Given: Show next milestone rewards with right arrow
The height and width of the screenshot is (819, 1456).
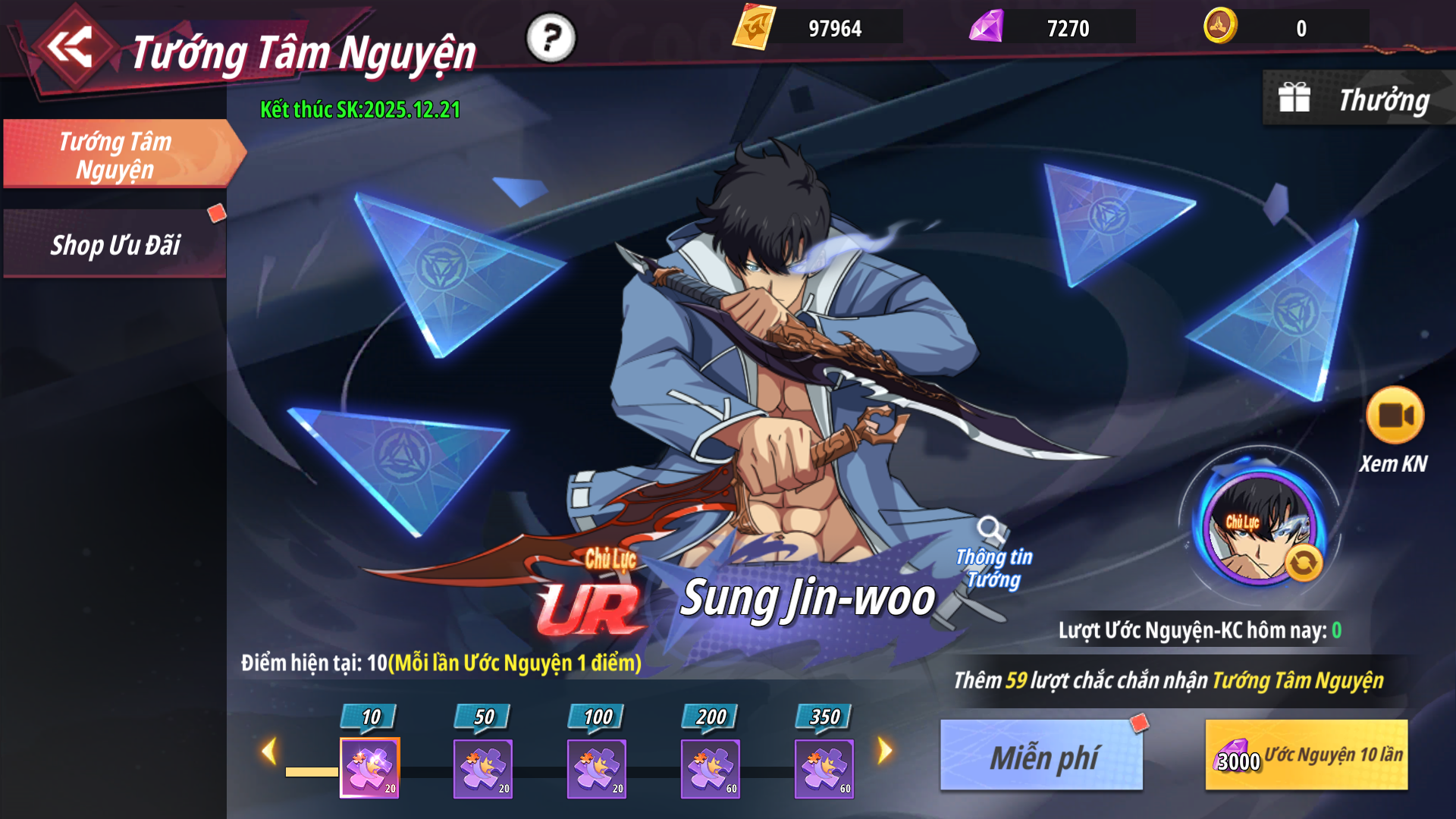Looking at the screenshot, I should point(885,752).
